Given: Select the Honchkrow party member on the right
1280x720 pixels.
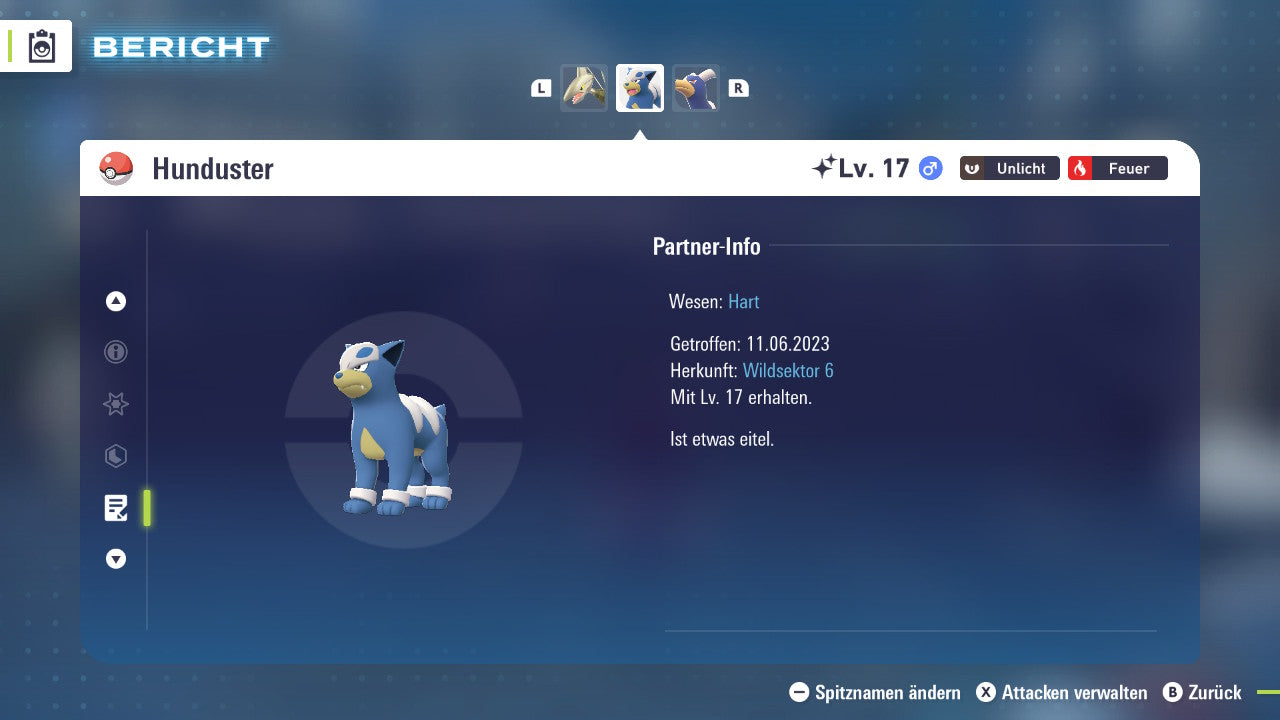Looking at the screenshot, I should (x=696, y=88).
